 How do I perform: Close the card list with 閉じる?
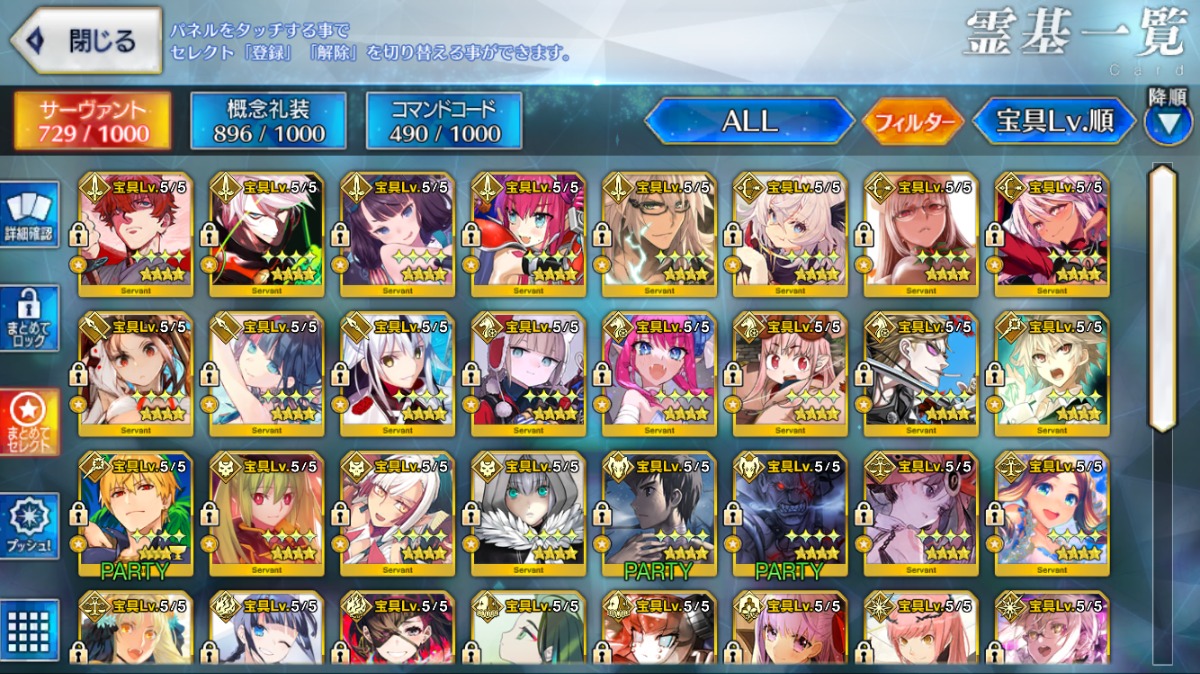pos(87,41)
